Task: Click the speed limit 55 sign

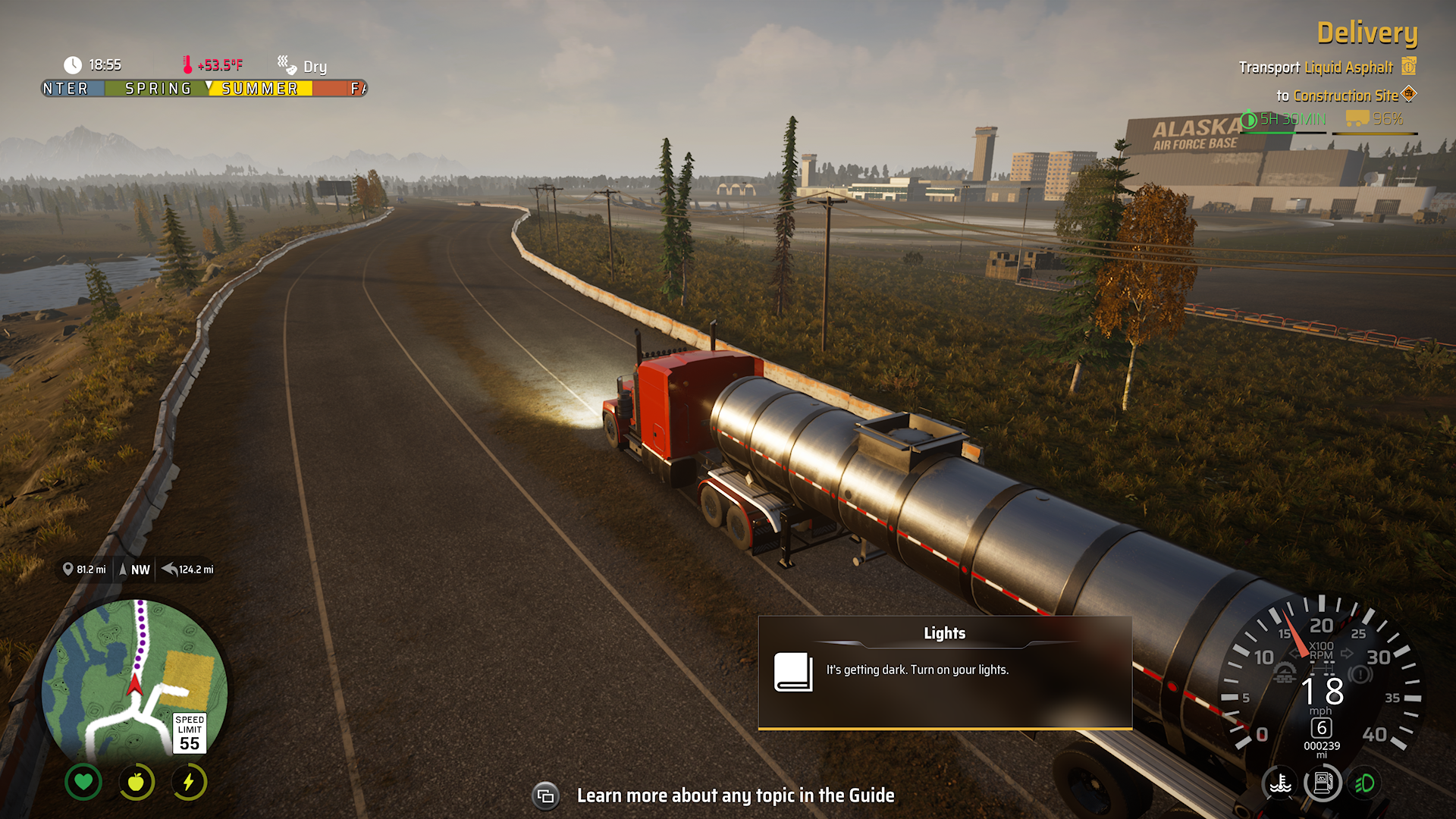Action: (190, 733)
